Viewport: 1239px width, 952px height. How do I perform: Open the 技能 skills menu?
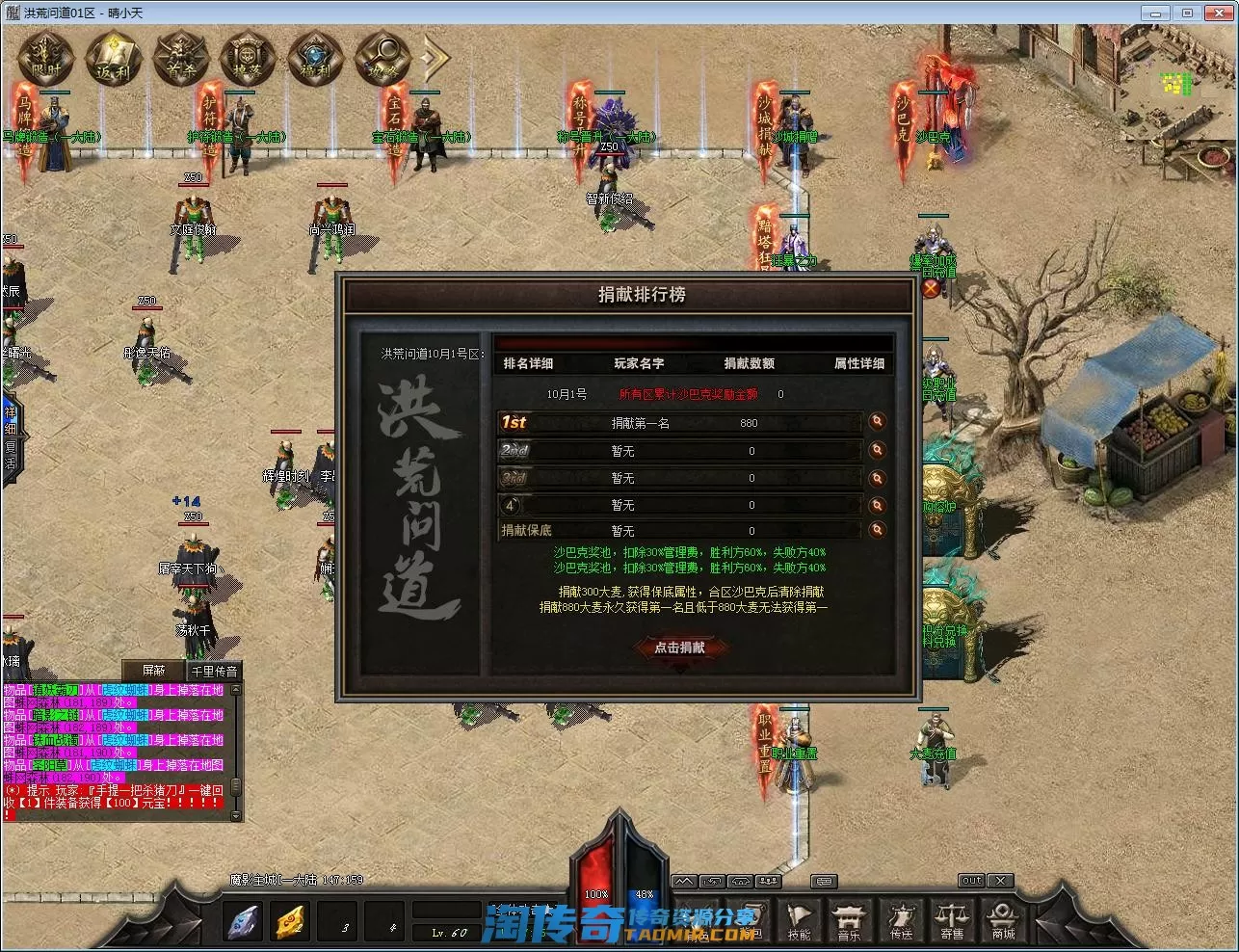[799, 921]
